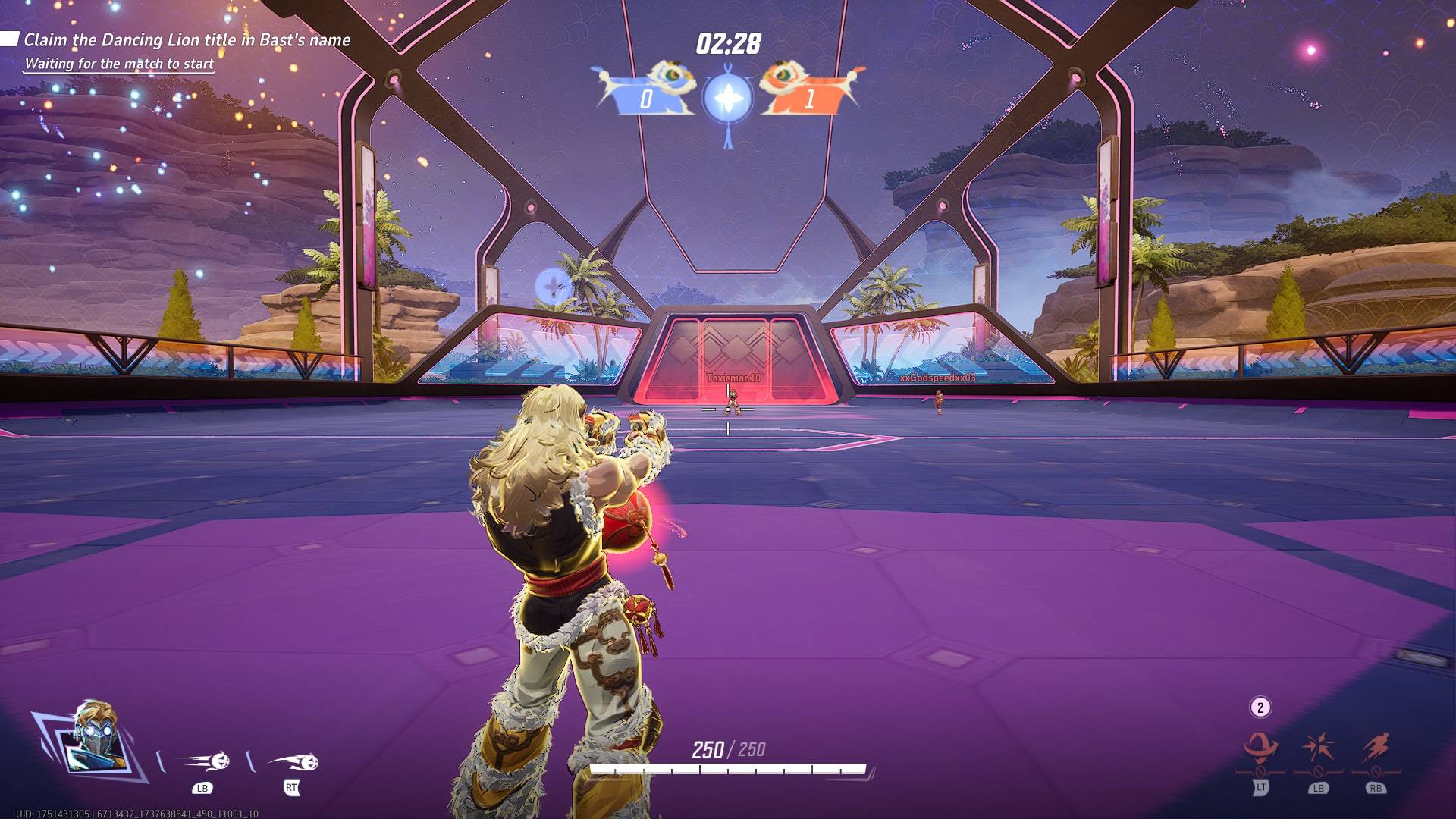The width and height of the screenshot is (1456, 819).
Task: Click the glowing star emblem between the scores
Action: [x=726, y=97]
